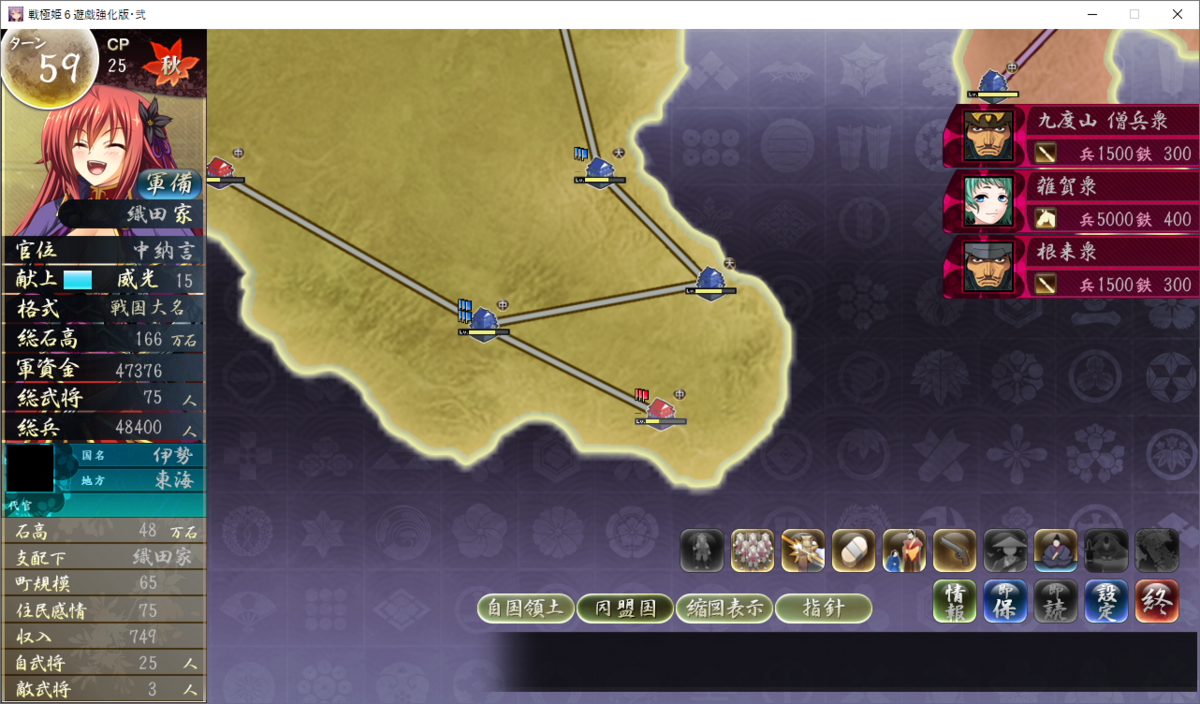
Task: Open the 自国領土 own-territory list
Action: click(x=526, y=608)
